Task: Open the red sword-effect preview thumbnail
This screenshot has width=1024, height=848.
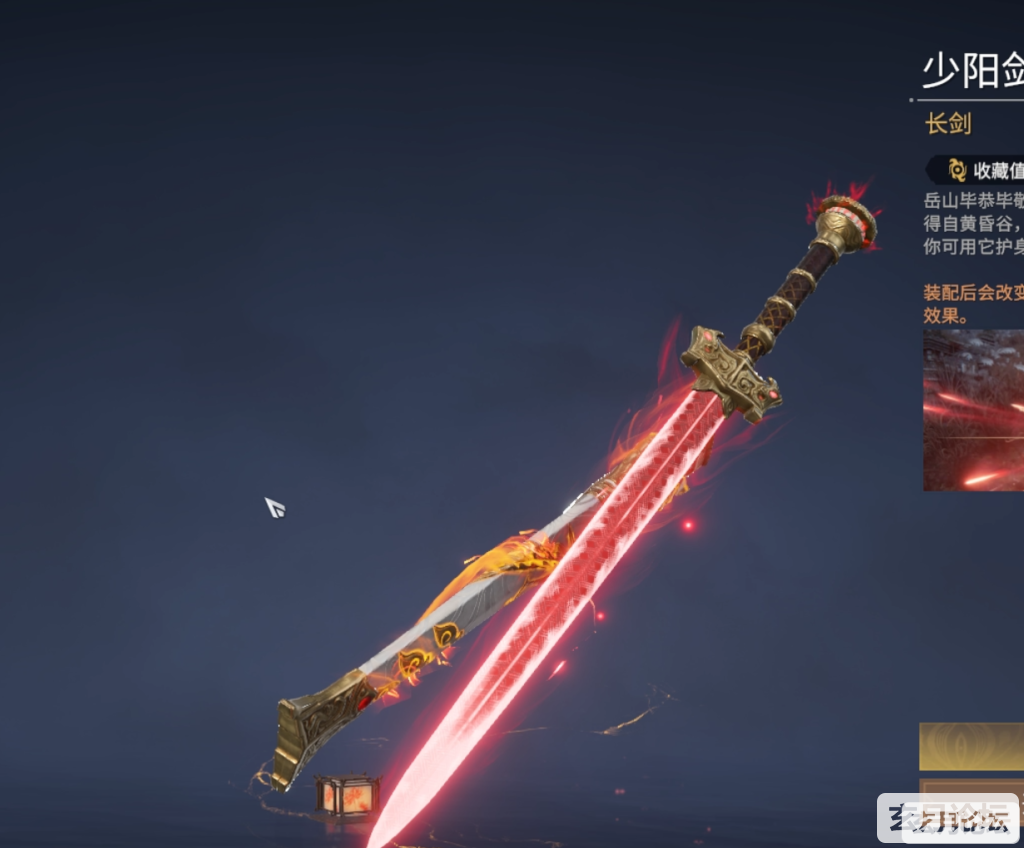Action: coord(973,410)
